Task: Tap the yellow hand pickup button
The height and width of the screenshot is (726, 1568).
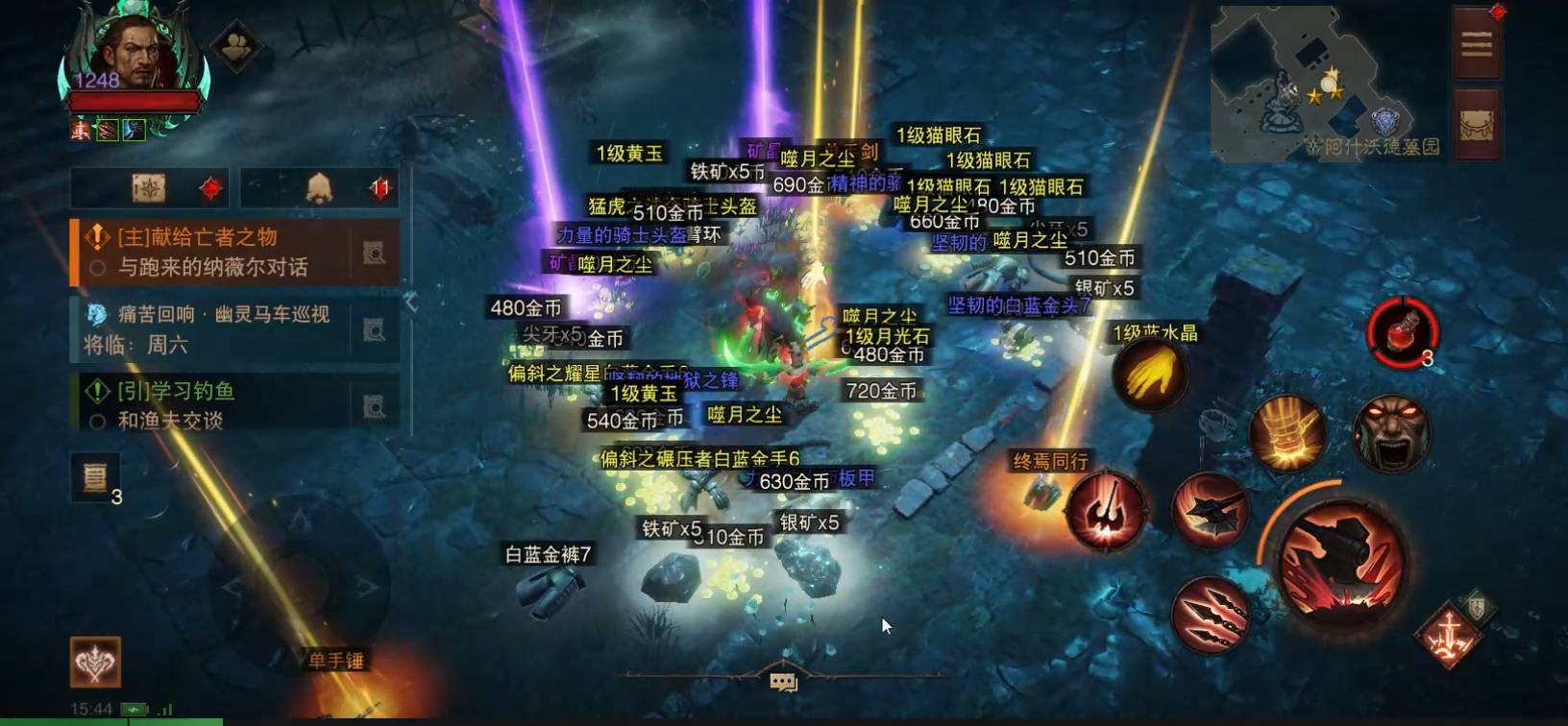Action: (1150, 375)
